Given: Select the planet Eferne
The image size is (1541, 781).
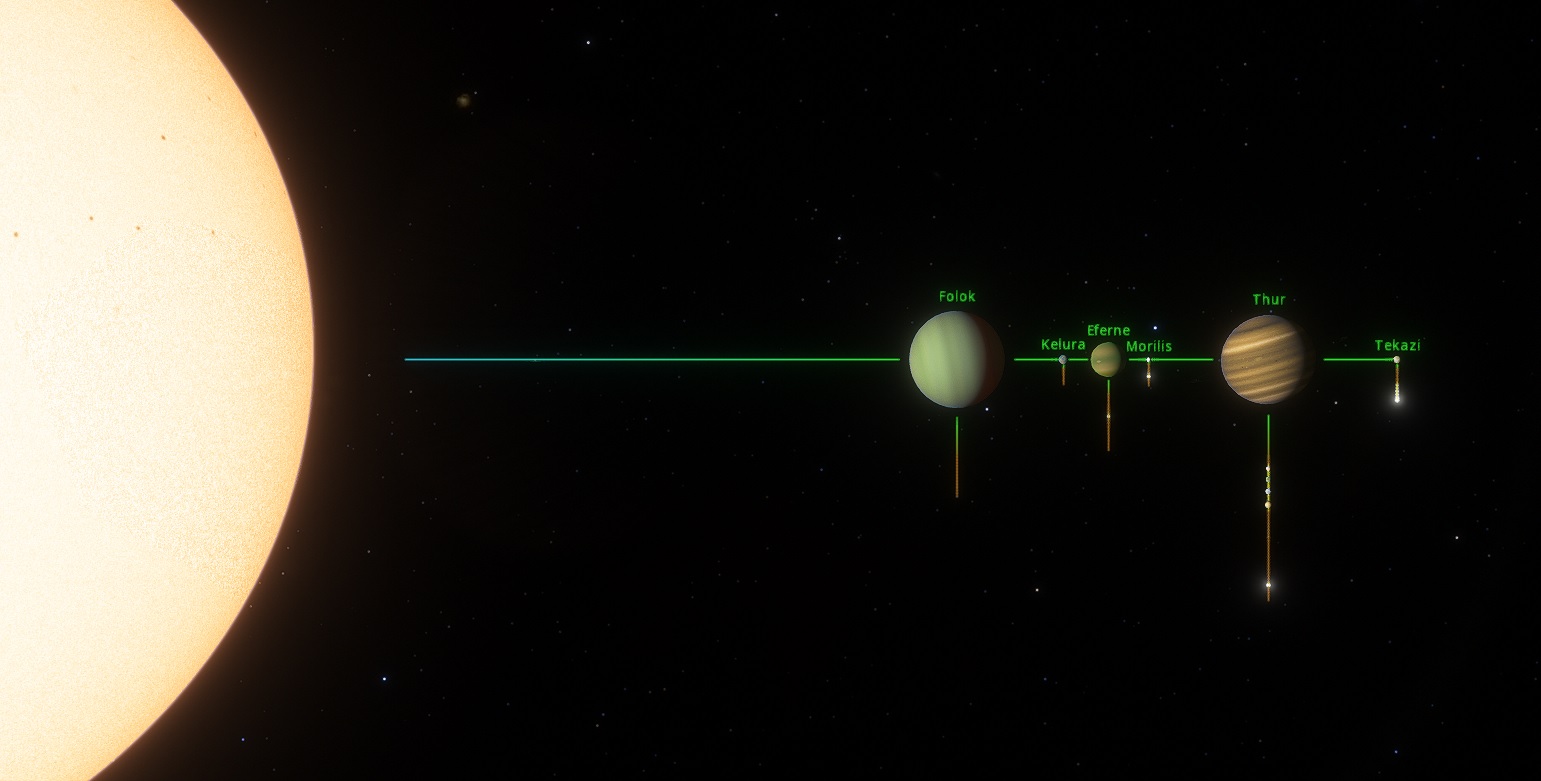Looking at the screenshot, I should [1106, 359].
